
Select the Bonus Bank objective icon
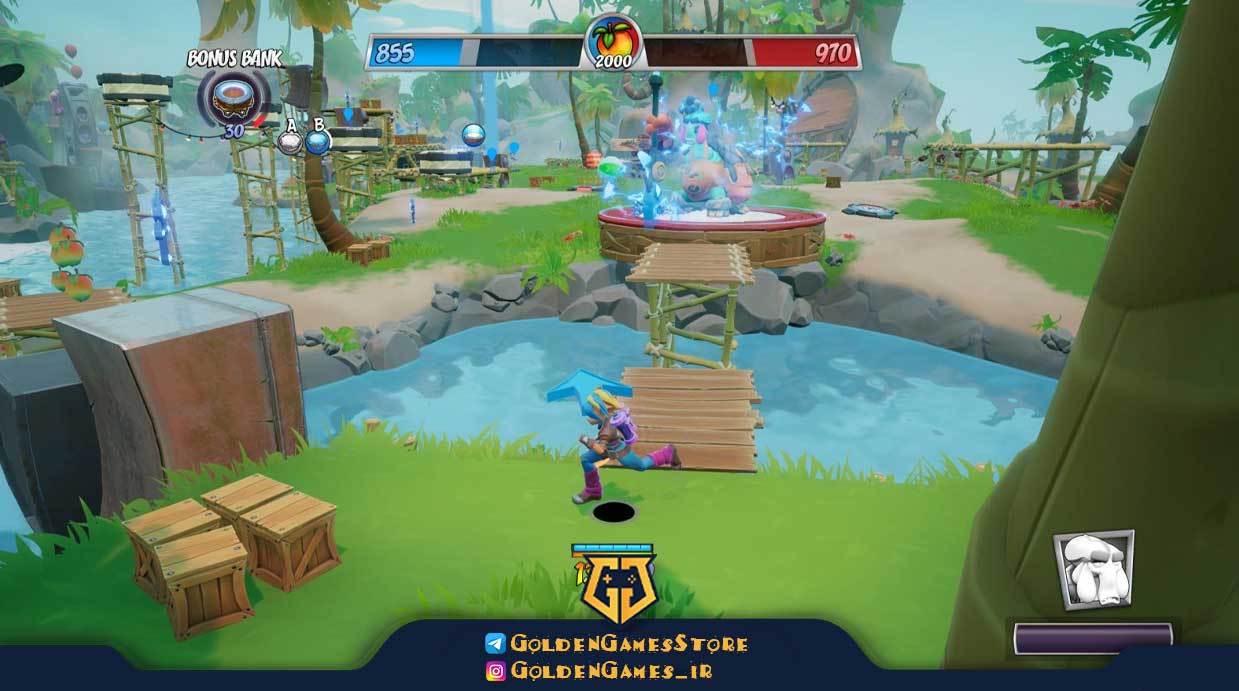point(233,96)
